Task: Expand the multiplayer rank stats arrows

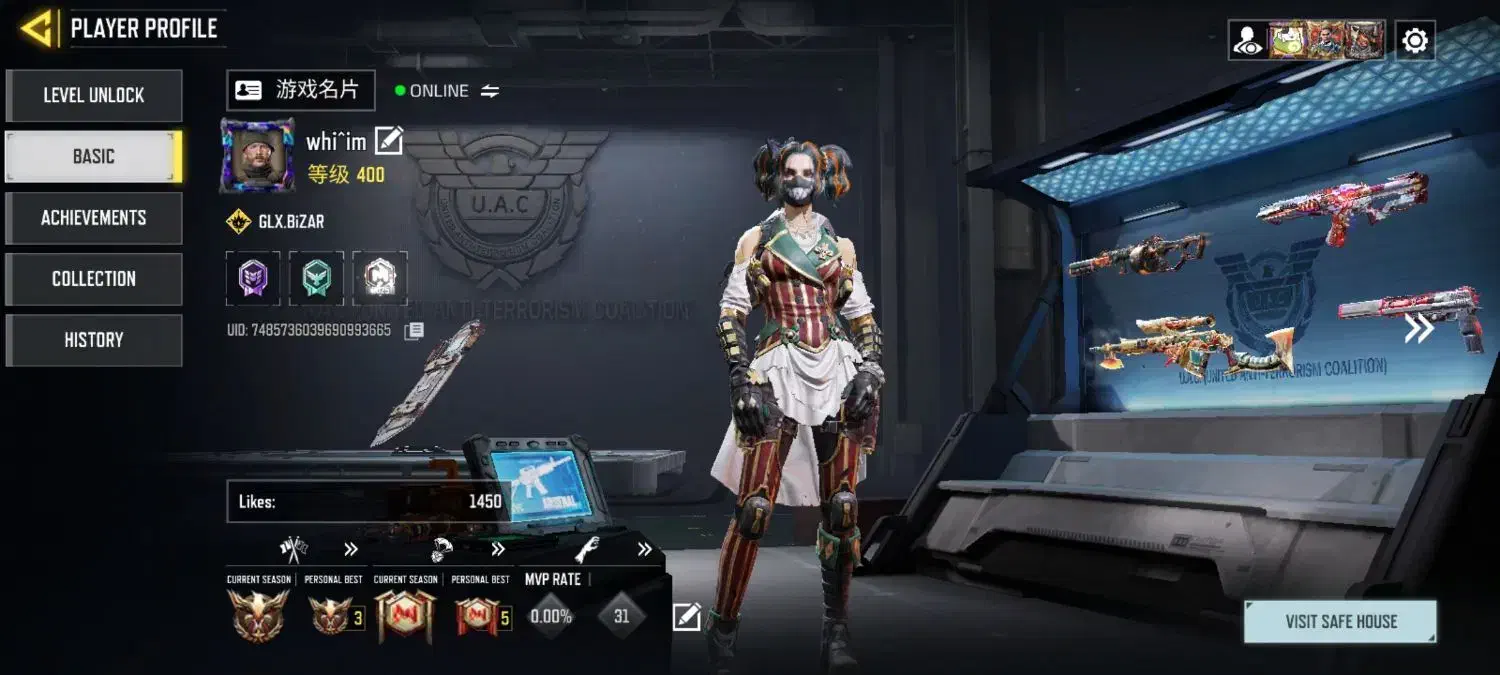Action: [351, 549]
